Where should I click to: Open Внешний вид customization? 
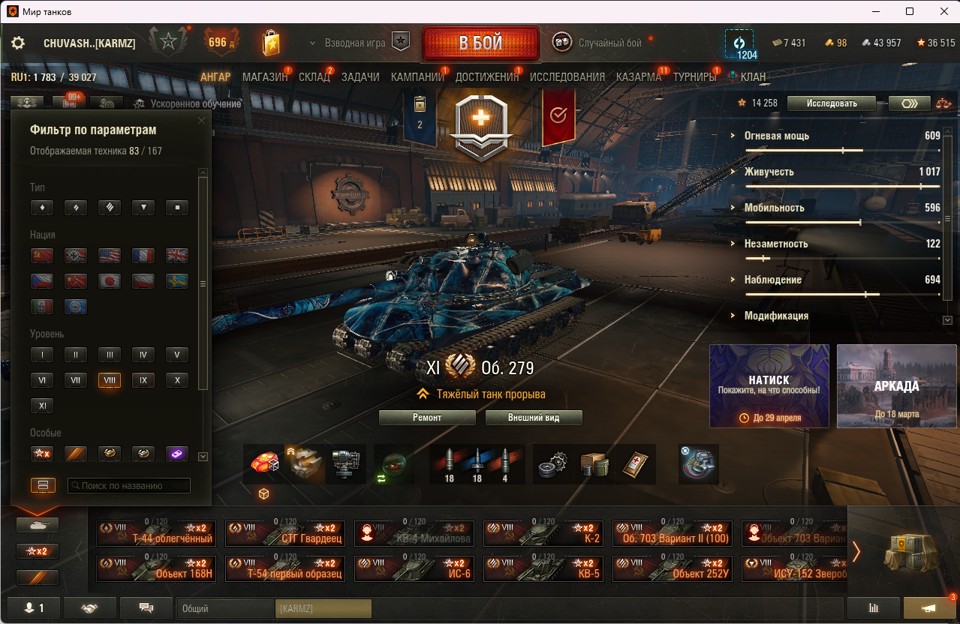(x=533, y=417)
